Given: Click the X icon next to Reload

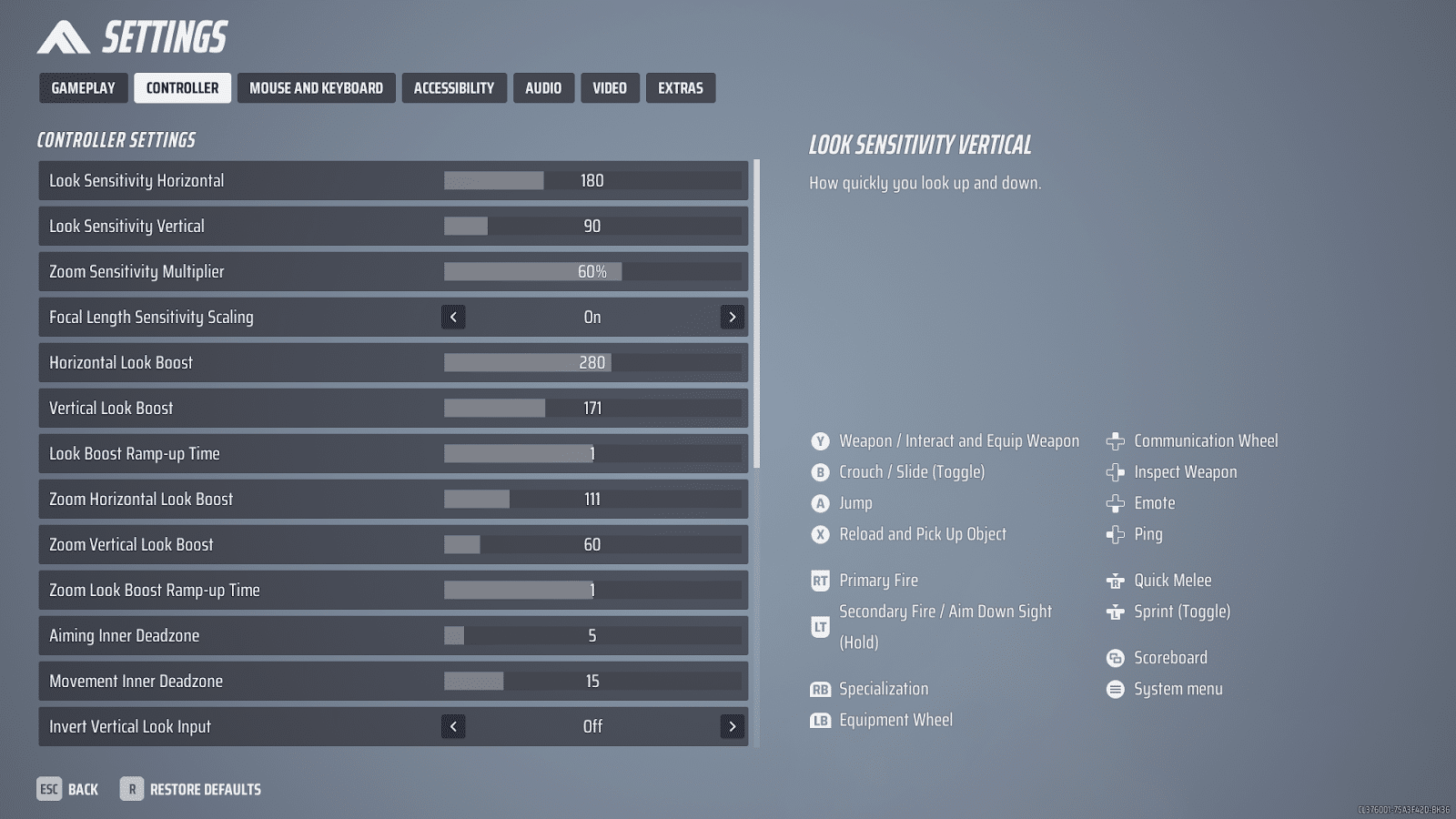Looking at the screenshot, I should 820,534.
